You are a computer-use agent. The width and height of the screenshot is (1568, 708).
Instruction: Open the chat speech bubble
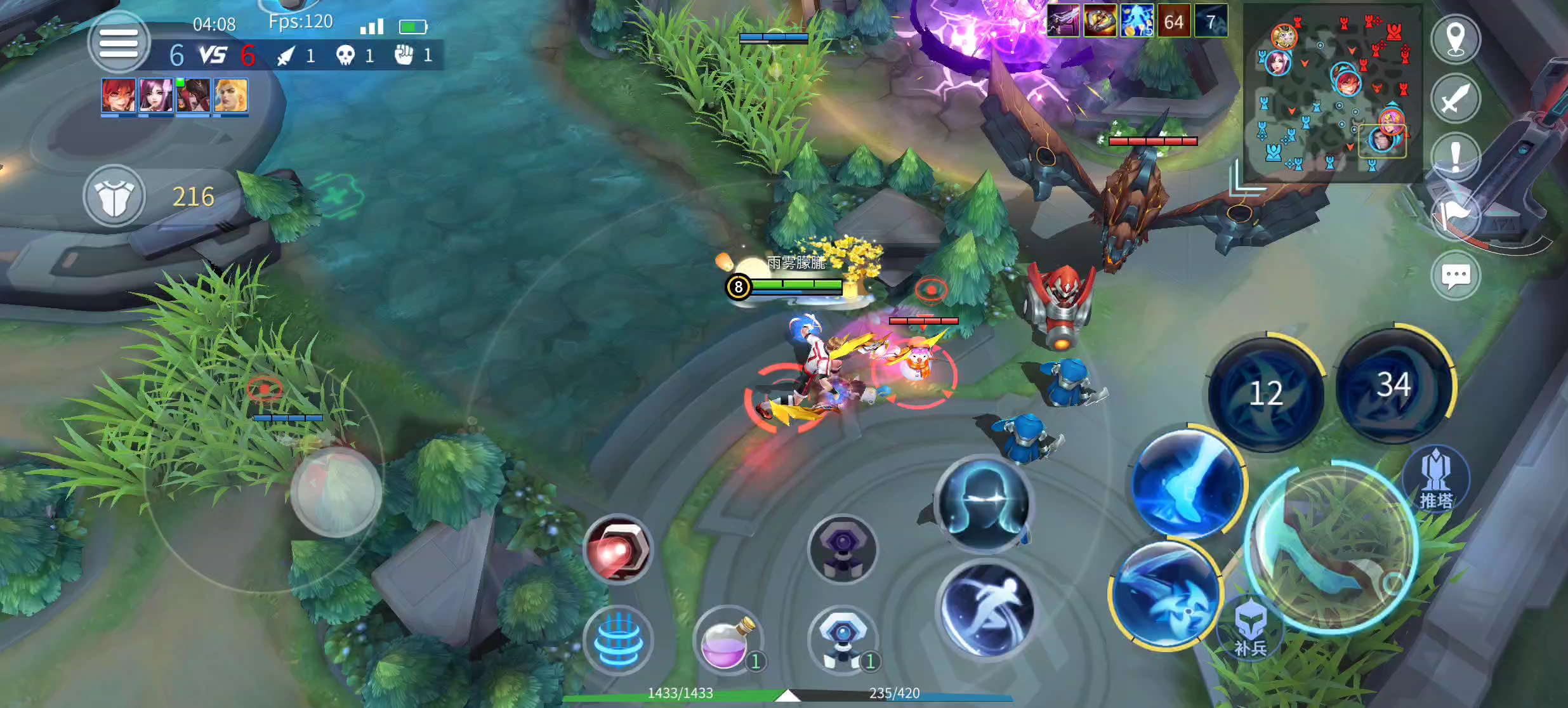pos(1455,276)
